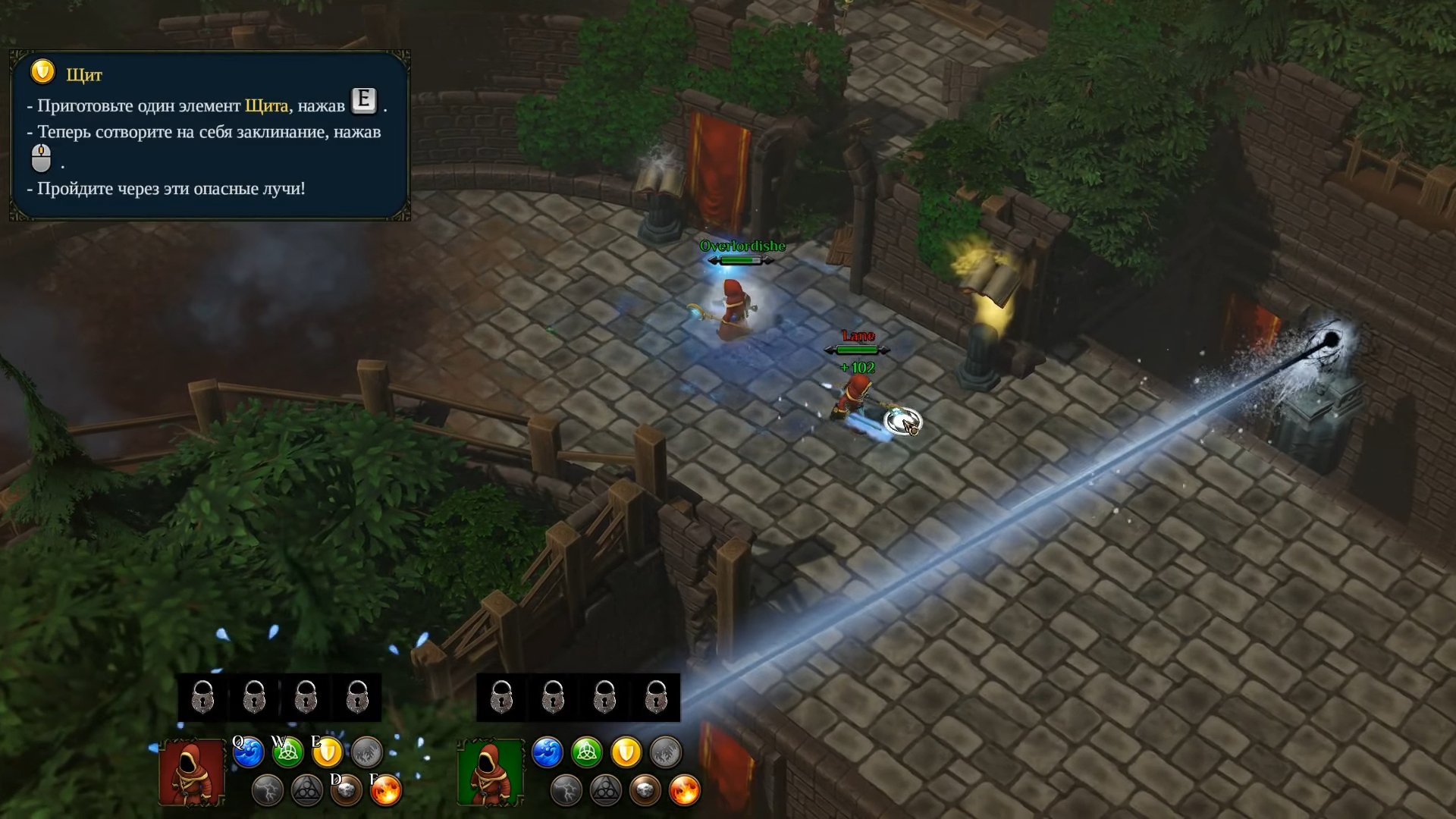This screenshot has height=819, width=1456.
Task: Choose the fire element beside the green portrait
Action: [685, 791]
